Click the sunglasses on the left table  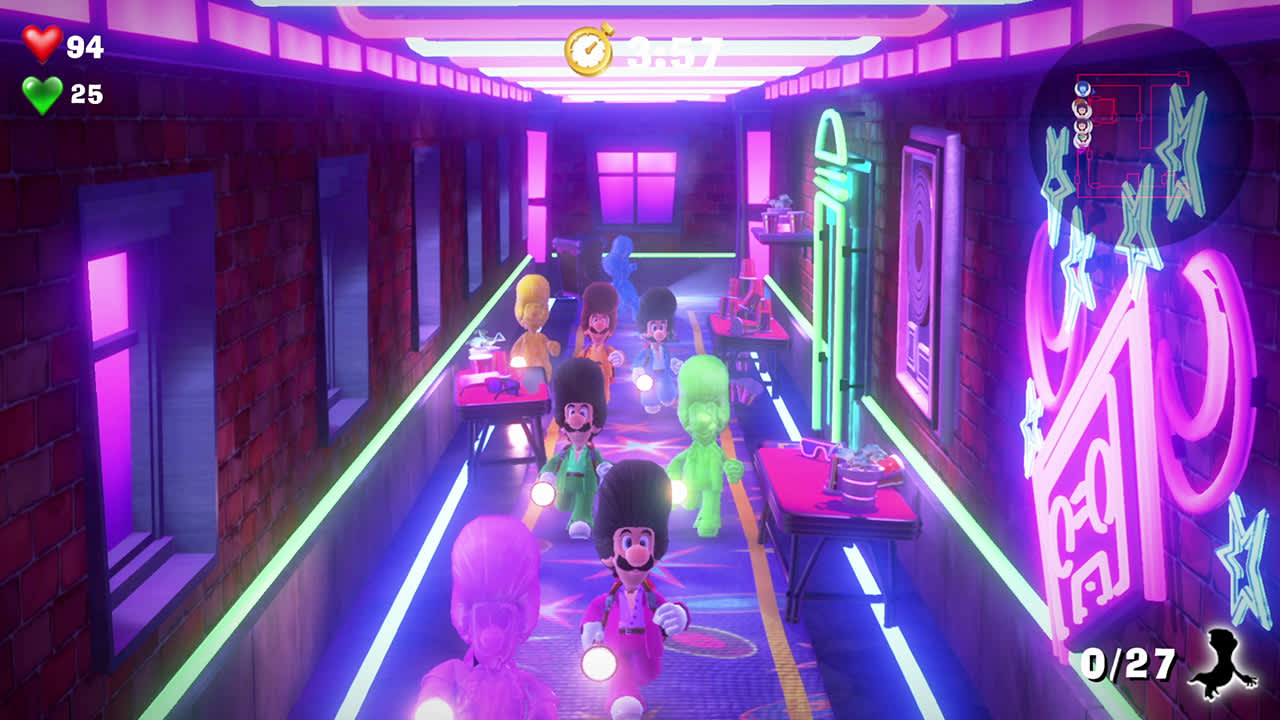click(x=500, y=388)
